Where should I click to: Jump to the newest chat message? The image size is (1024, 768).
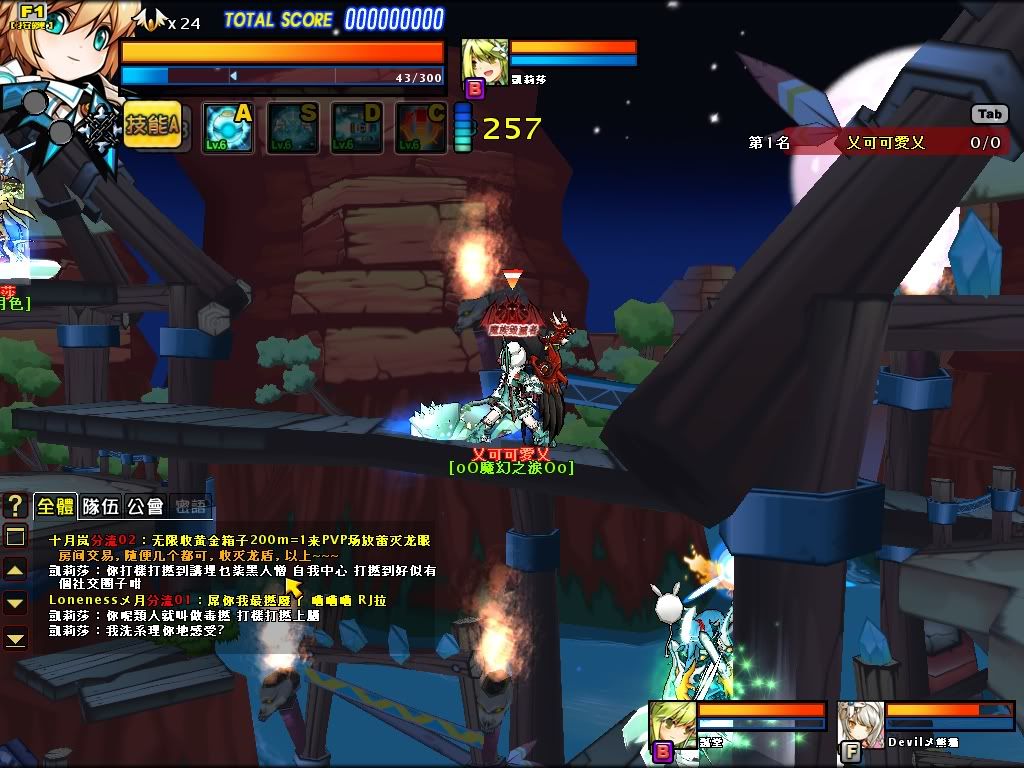point(15,637)
